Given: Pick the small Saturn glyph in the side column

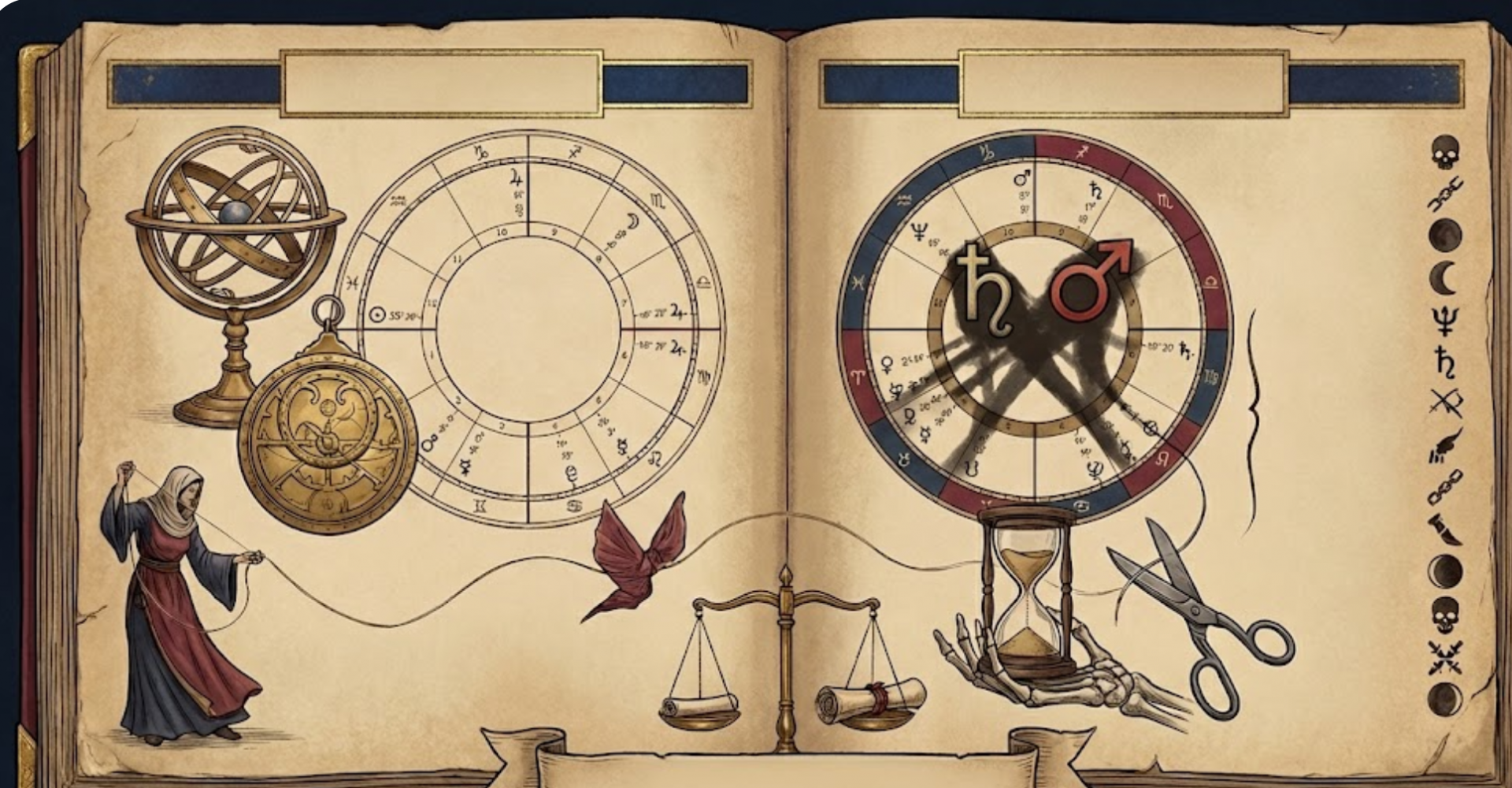Looking at the screenshot, I should [x=1446, y=362].
